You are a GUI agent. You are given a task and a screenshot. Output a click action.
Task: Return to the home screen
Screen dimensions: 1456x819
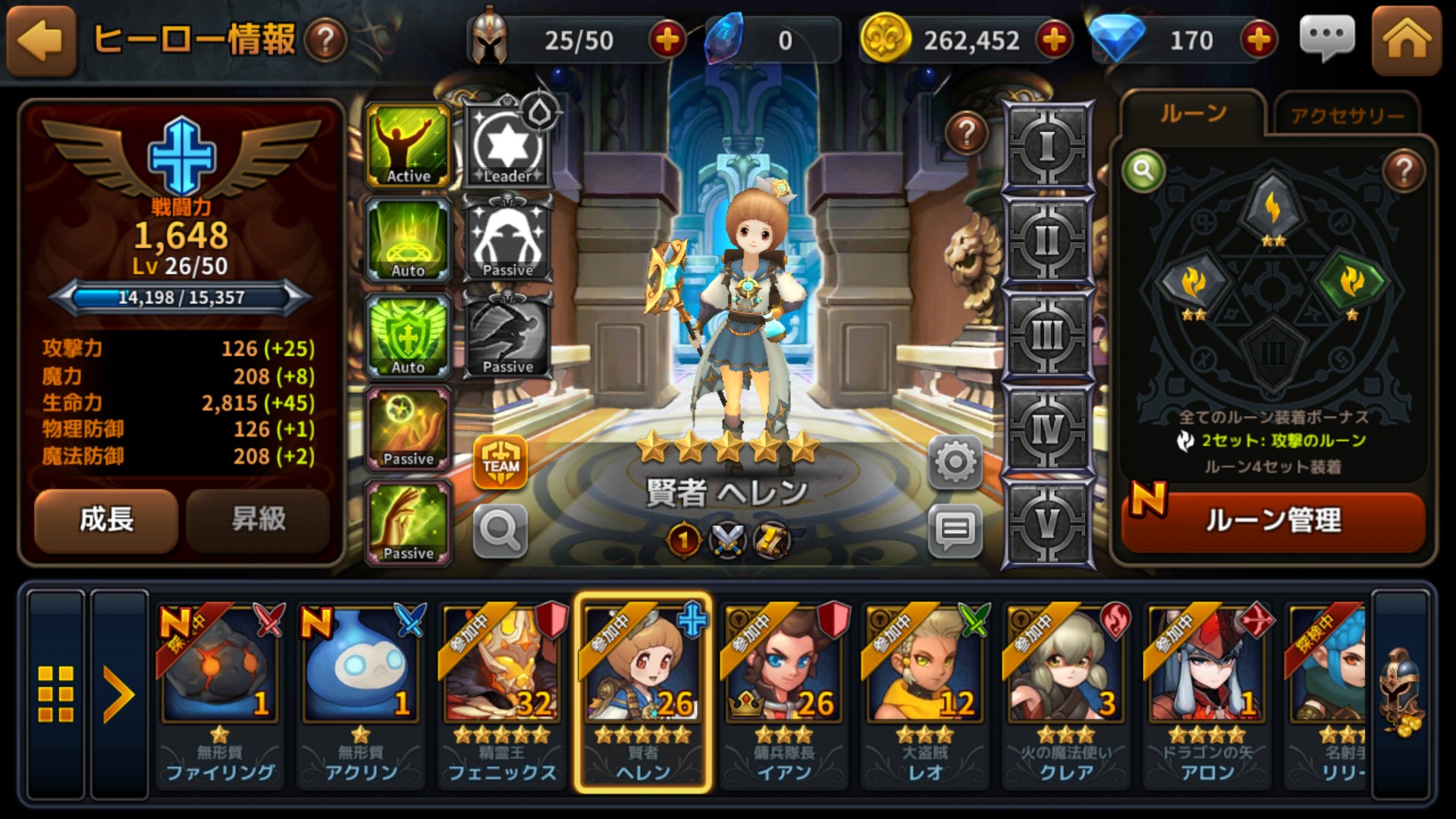(1406, 41)
